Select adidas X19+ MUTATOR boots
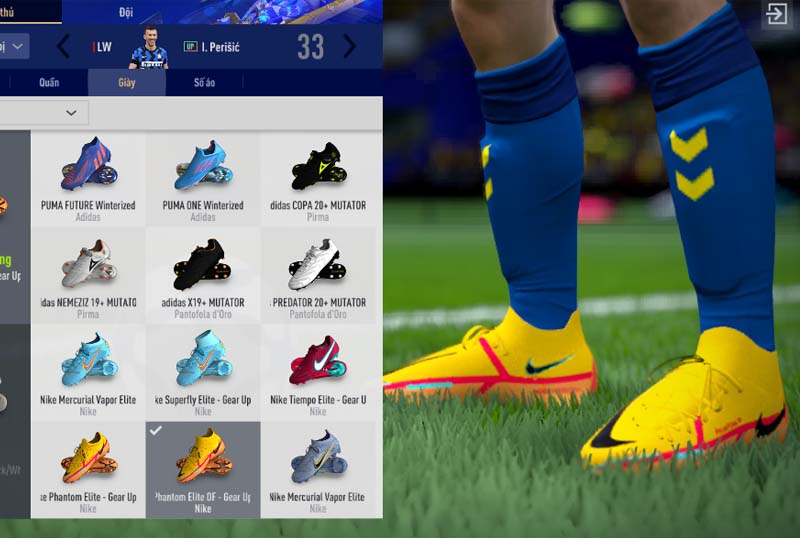This screenshot has width=800, height=538. (203, 270)
